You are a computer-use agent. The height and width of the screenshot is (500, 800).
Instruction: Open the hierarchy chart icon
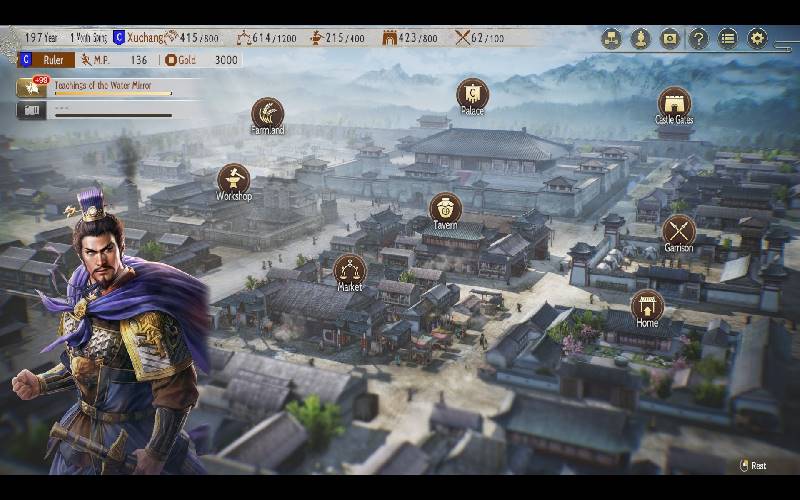[x=611, y=39]
